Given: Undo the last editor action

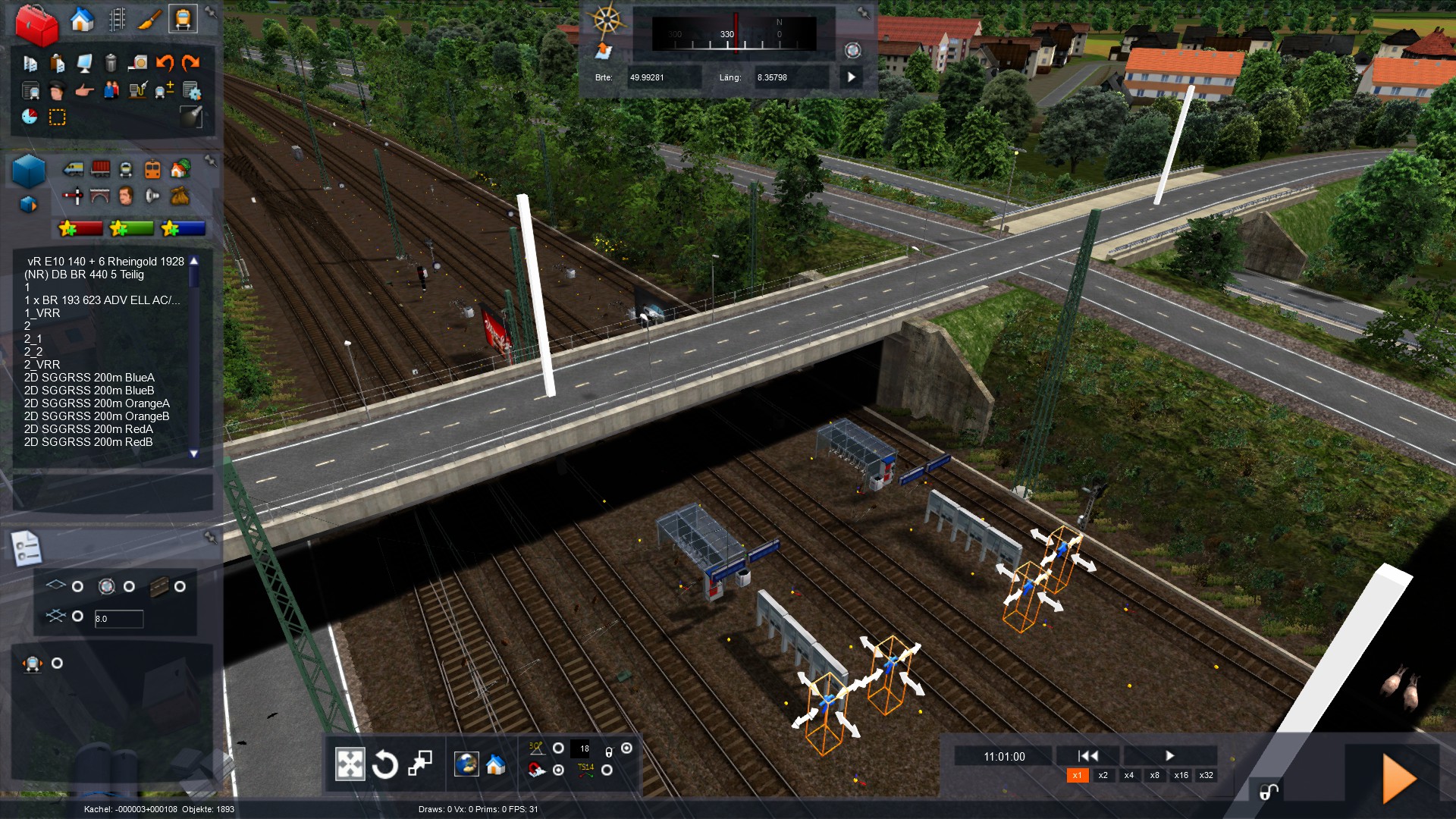Looking at the screenshot, I should [x=165, y=63].
